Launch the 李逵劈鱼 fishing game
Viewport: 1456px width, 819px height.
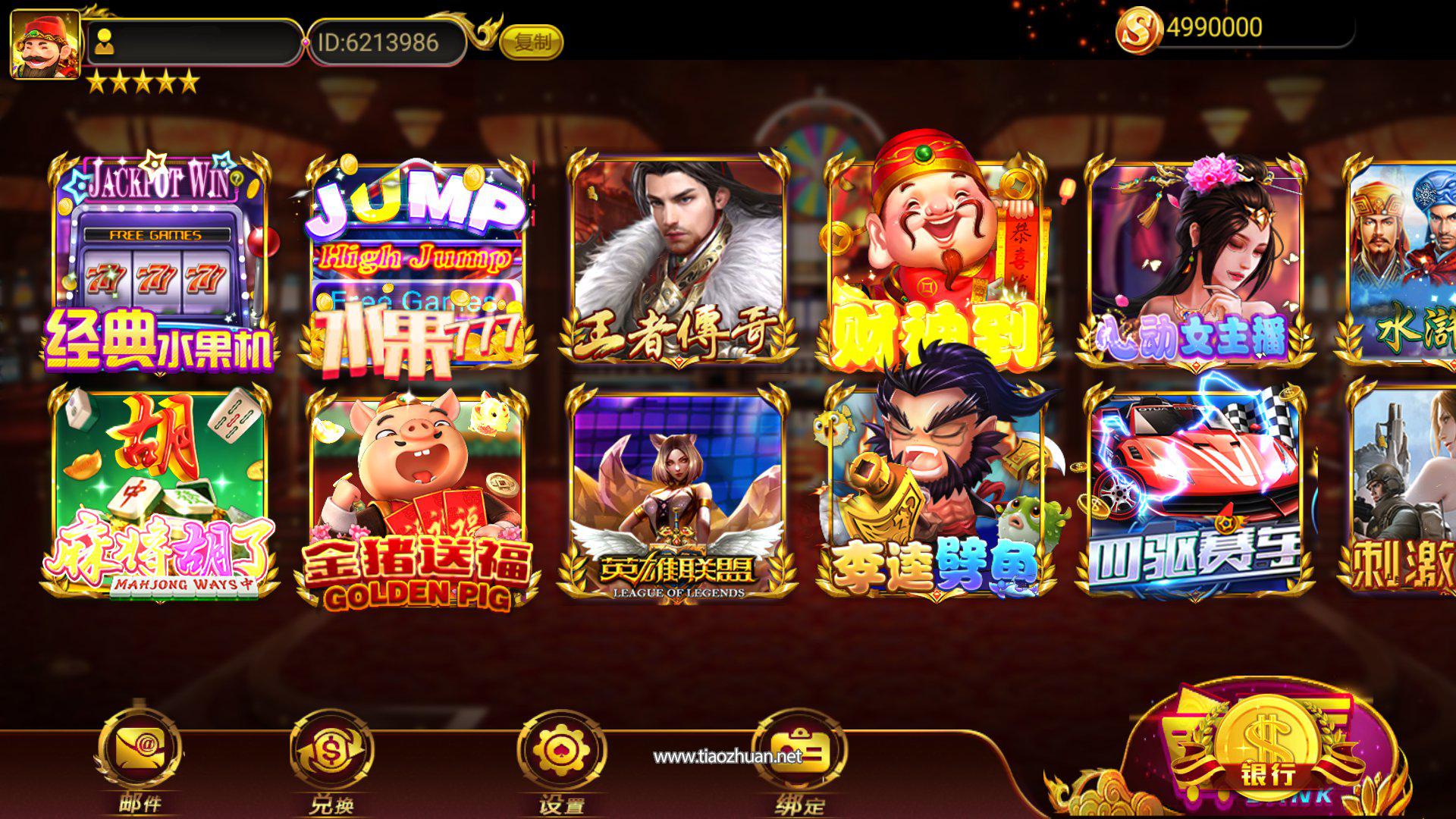937,493
